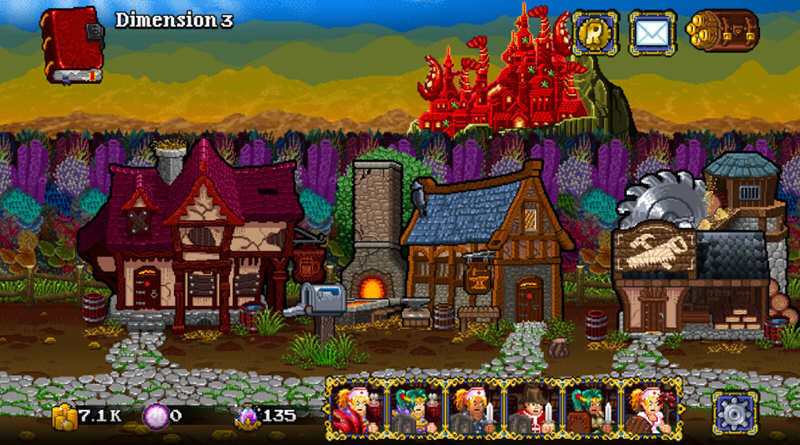800x445 pixels.
Task: Open the red book in the corner
Action: tap(71, 45)
